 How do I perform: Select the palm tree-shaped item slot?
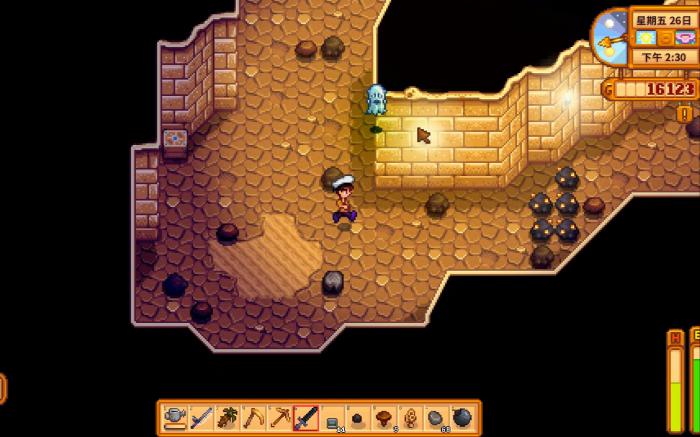pos(227,416)
